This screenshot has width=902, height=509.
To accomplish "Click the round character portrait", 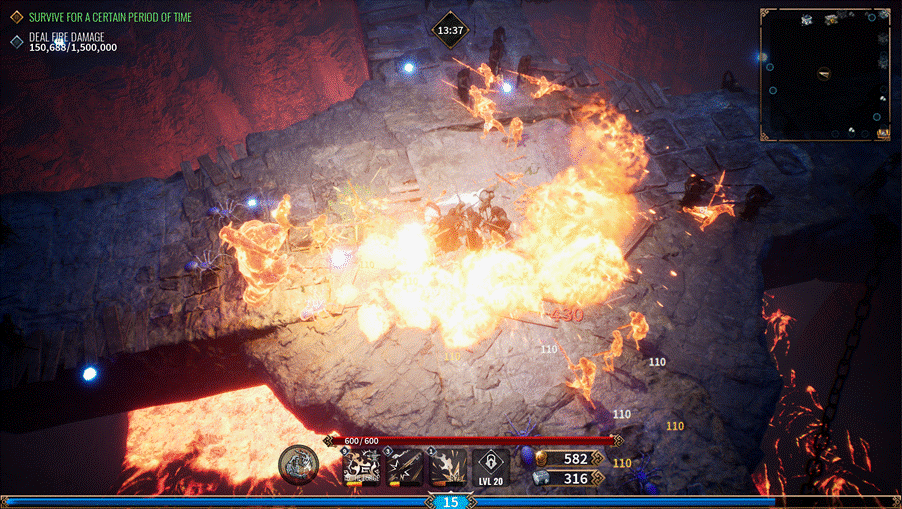I will tap(298, 463).
